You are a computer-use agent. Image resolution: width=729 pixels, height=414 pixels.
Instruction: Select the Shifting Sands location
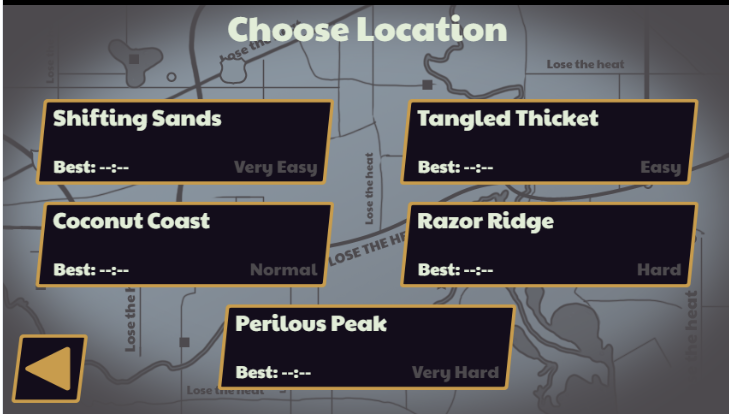point(185,142)
